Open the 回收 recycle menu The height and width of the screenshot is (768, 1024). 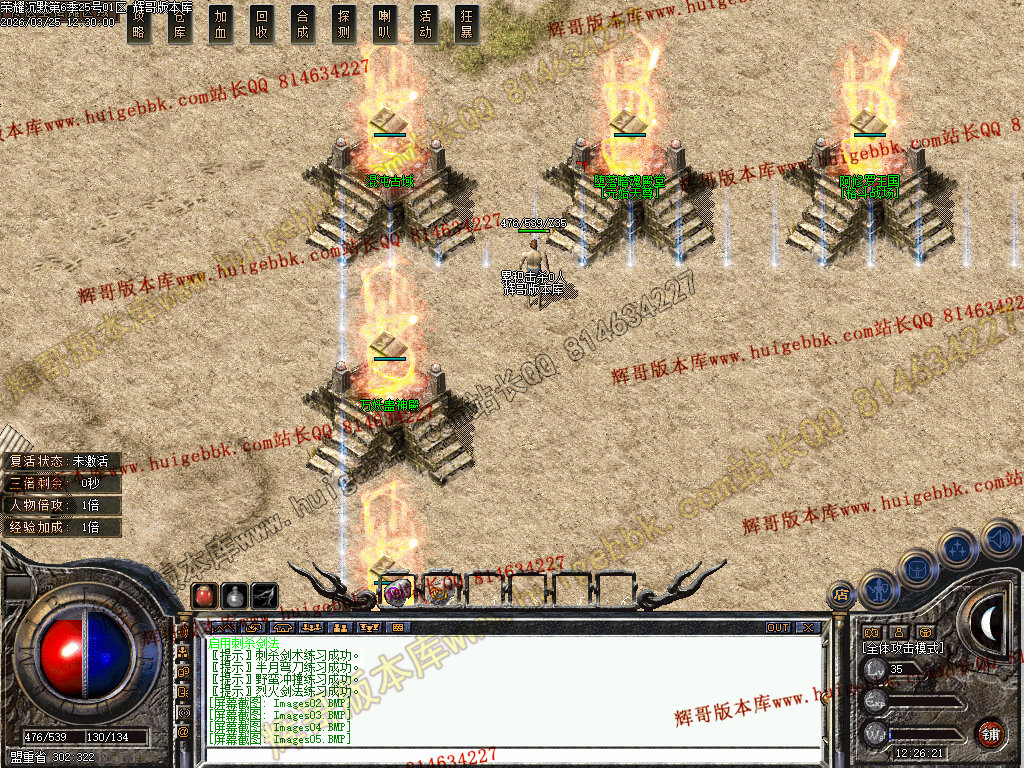pos(262,24)
